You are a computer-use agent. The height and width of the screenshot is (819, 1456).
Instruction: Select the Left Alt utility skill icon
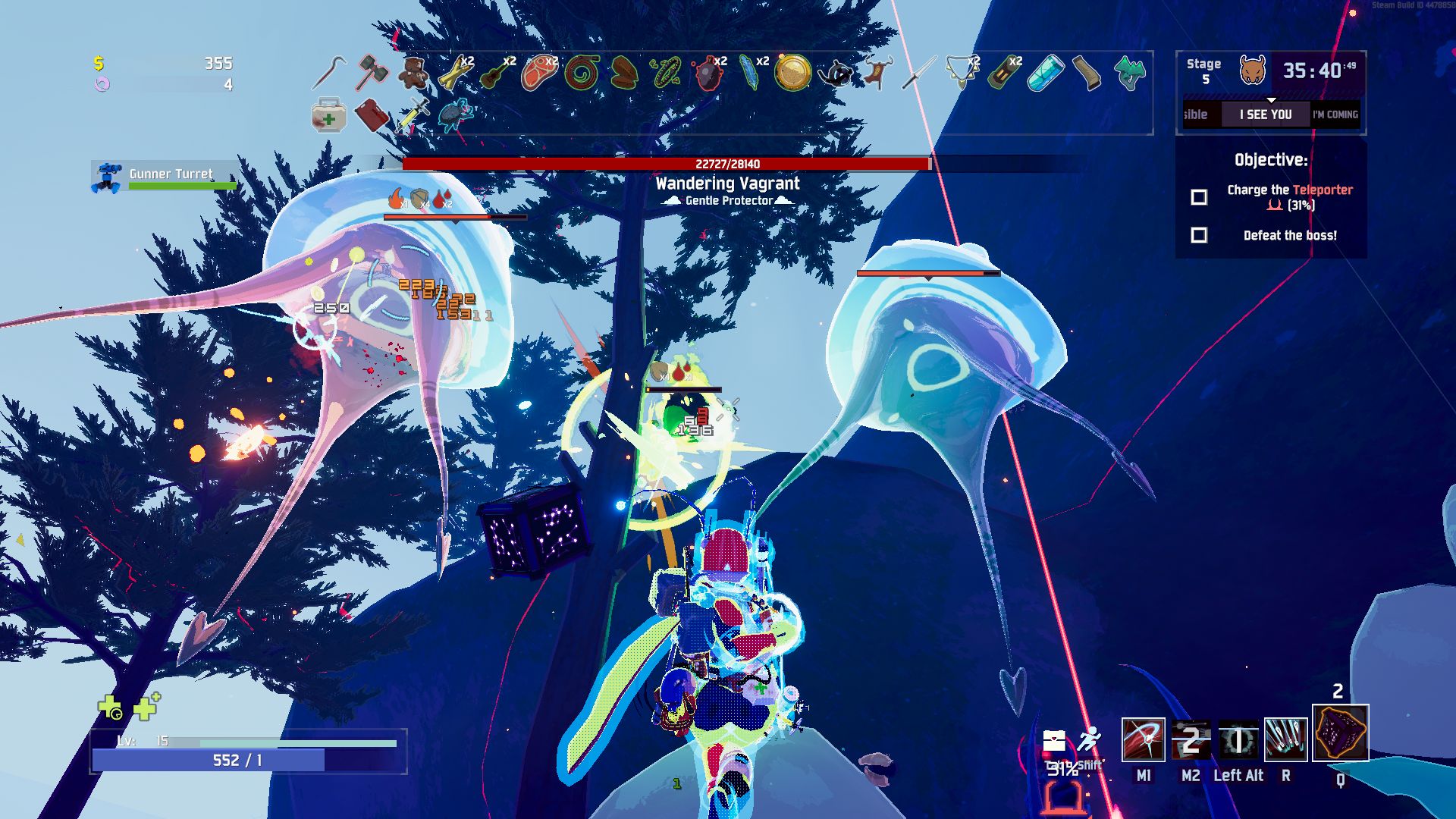tap(1239, 739)
